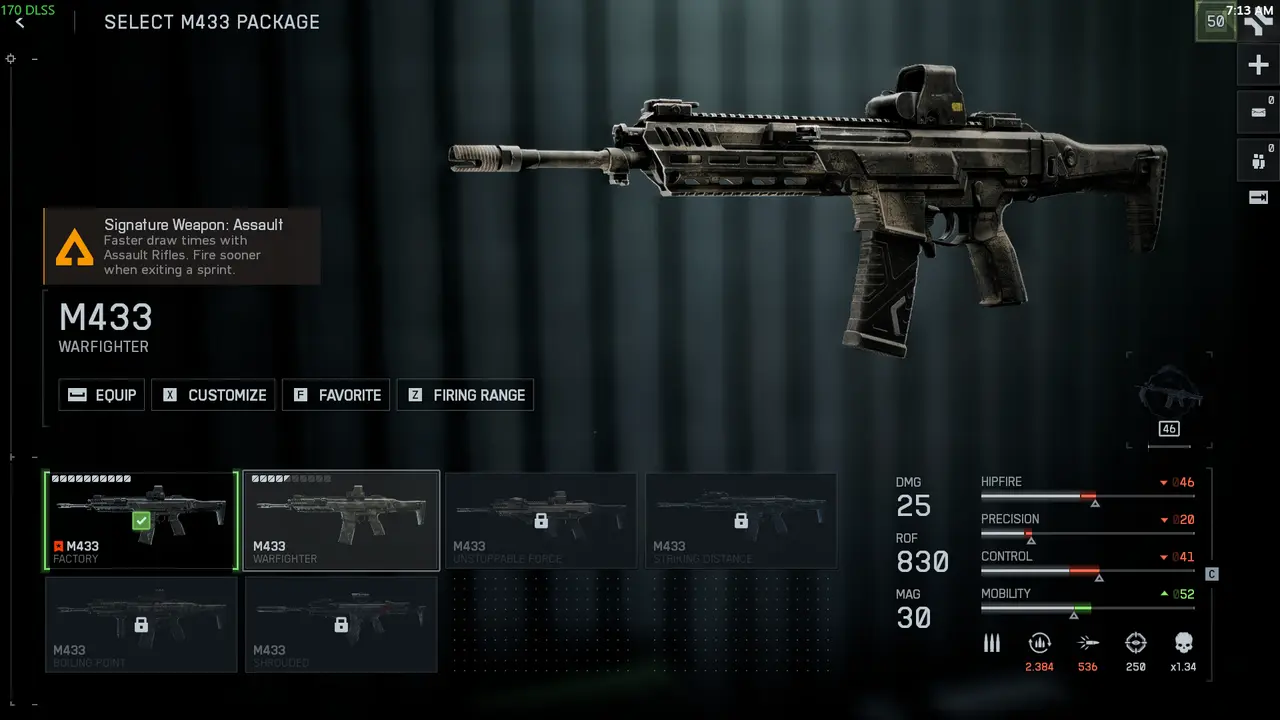Pick the locked Striking Distance package
The height and width of the screenshot is (720, 1280).
(741, 521)
